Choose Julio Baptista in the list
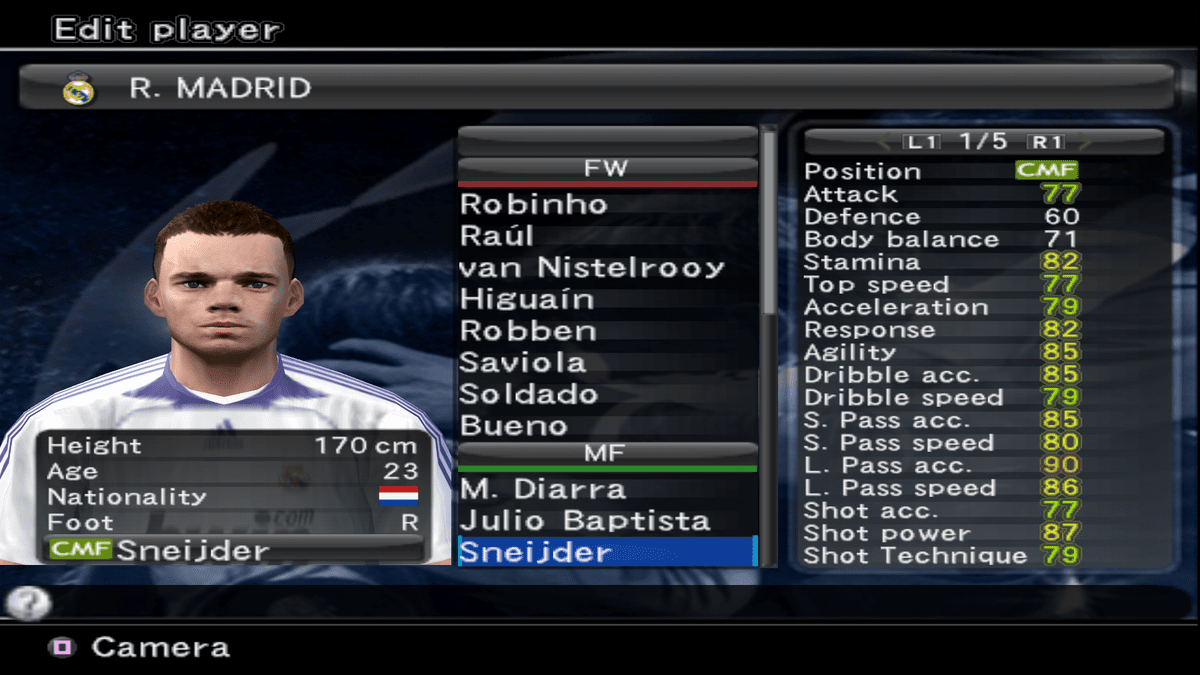The height and width of the screenshot is (675, 1200). pyautogui.click(x=584, y=521)
